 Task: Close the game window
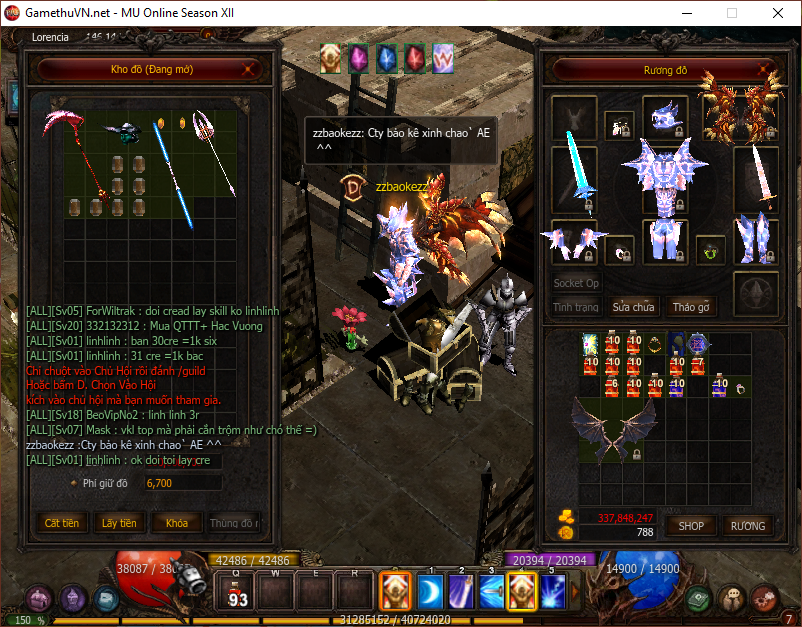[x=777, y=14]
